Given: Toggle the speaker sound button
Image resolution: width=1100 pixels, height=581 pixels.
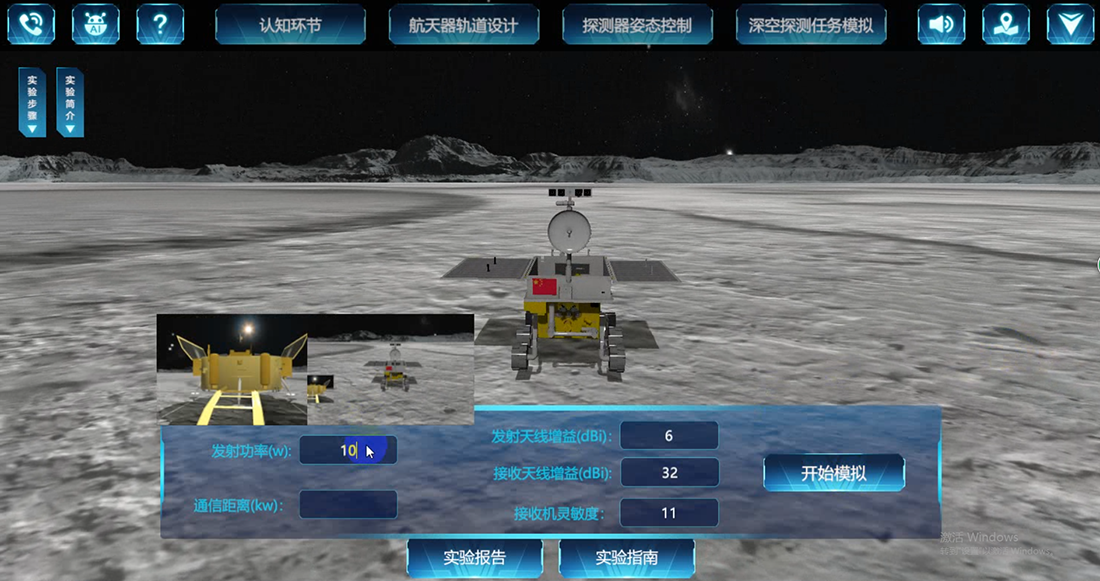Looking at the screenshot, I should [941, 24].
